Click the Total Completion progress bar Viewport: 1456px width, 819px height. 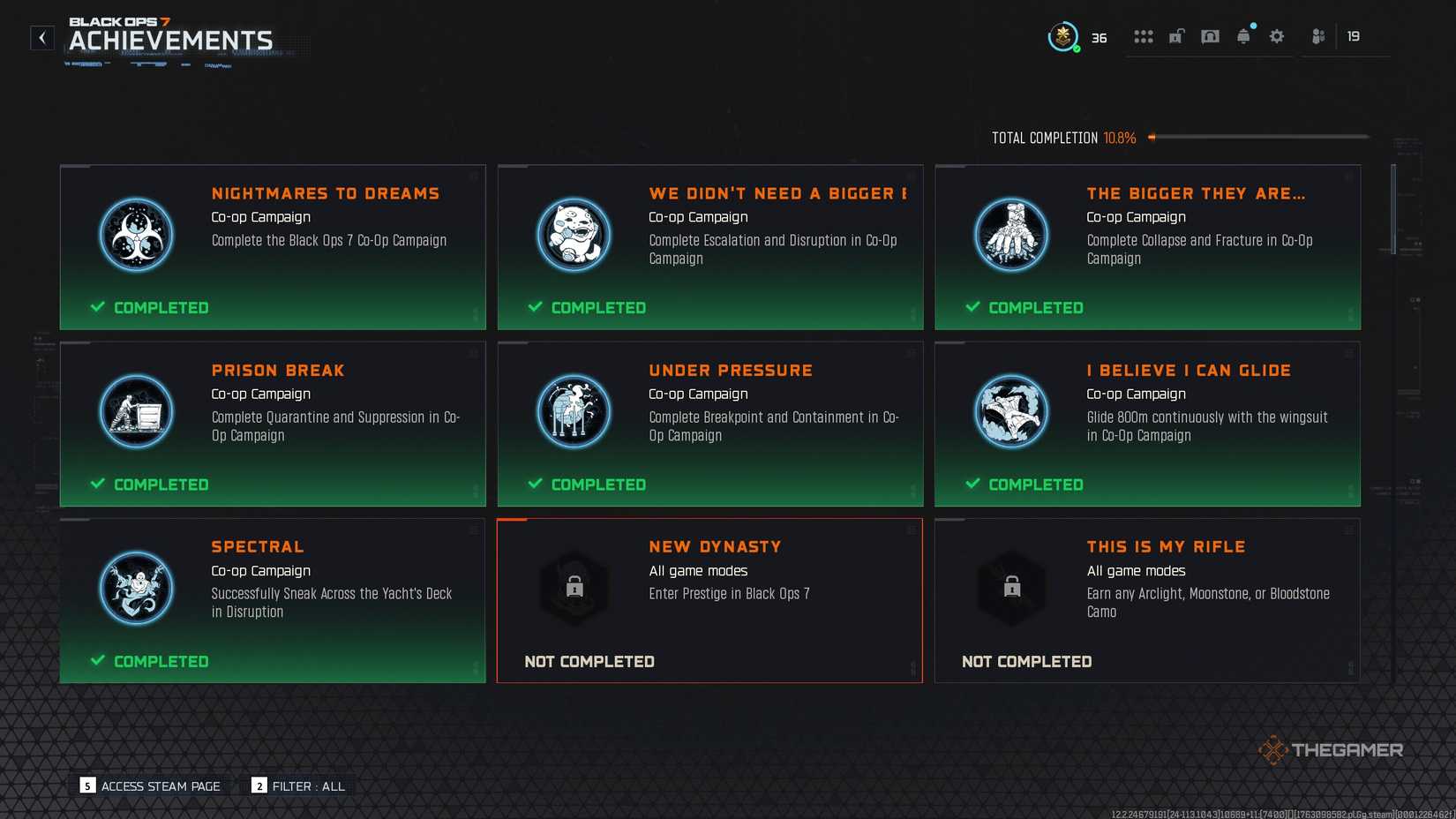pyautogui.click(x=1262, y=138)
